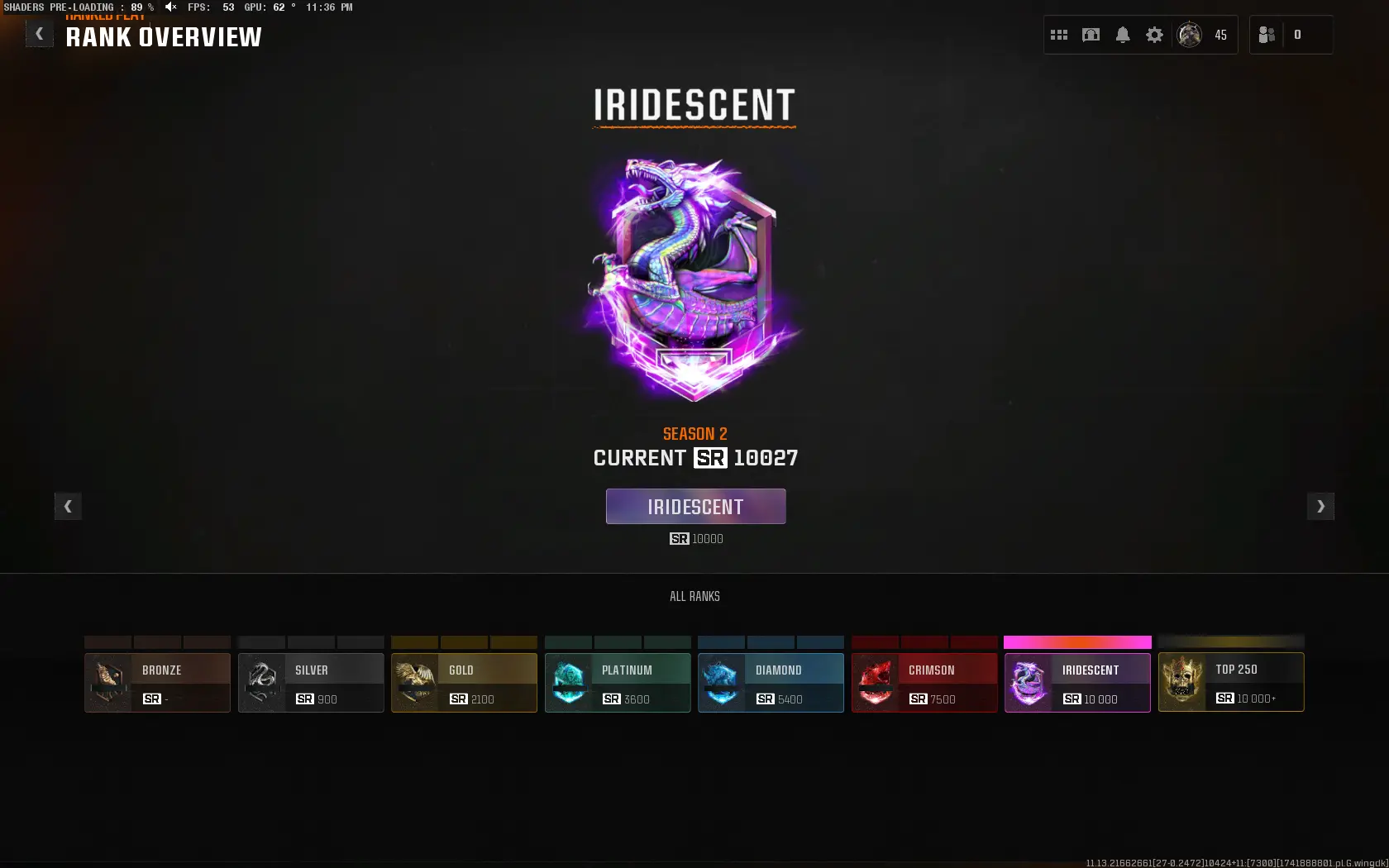The height and width of the screenshot is (868, 1389).
Task: Open the grid app menu
Action: 1058,35
